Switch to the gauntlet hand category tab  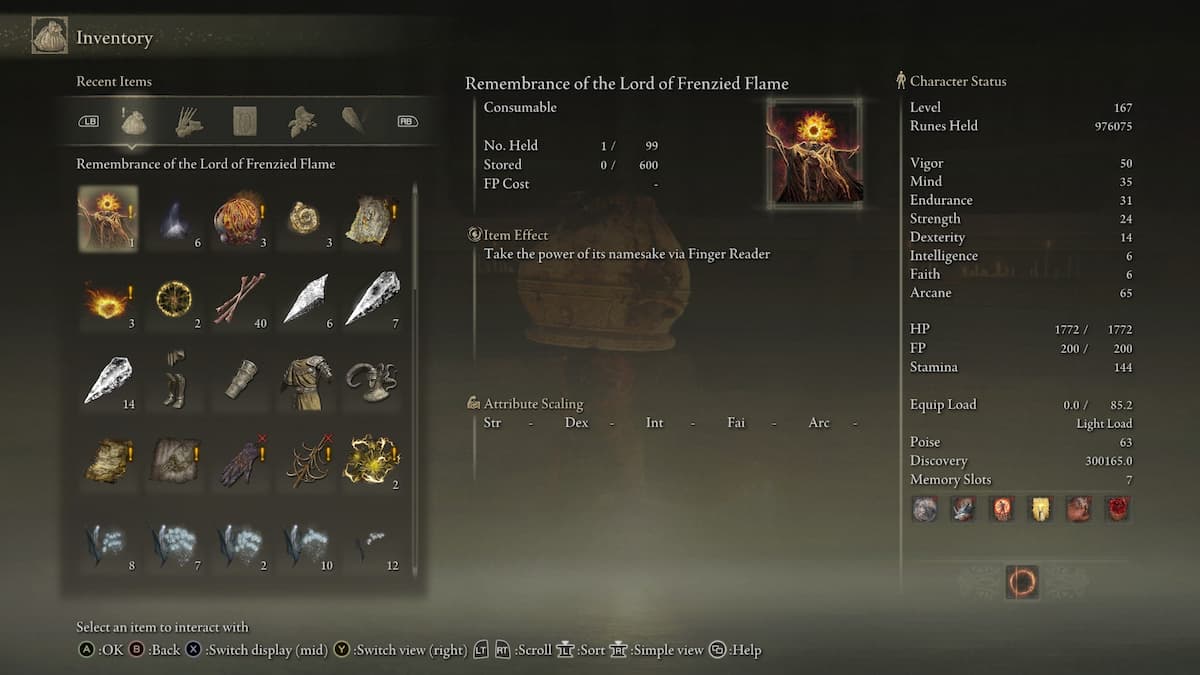point(189,122)
